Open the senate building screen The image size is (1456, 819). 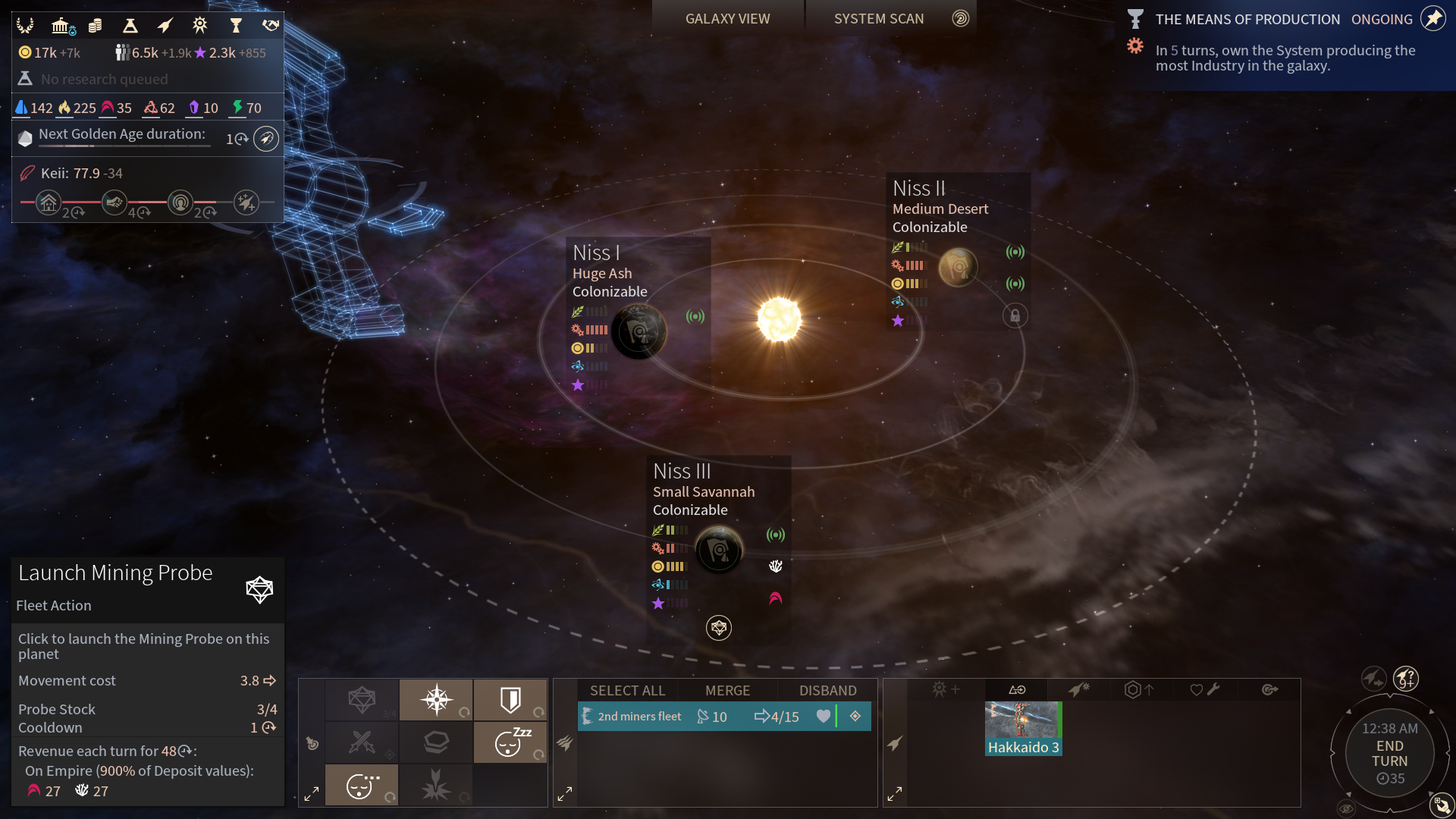pyautogui.click(x=62, y=26)
